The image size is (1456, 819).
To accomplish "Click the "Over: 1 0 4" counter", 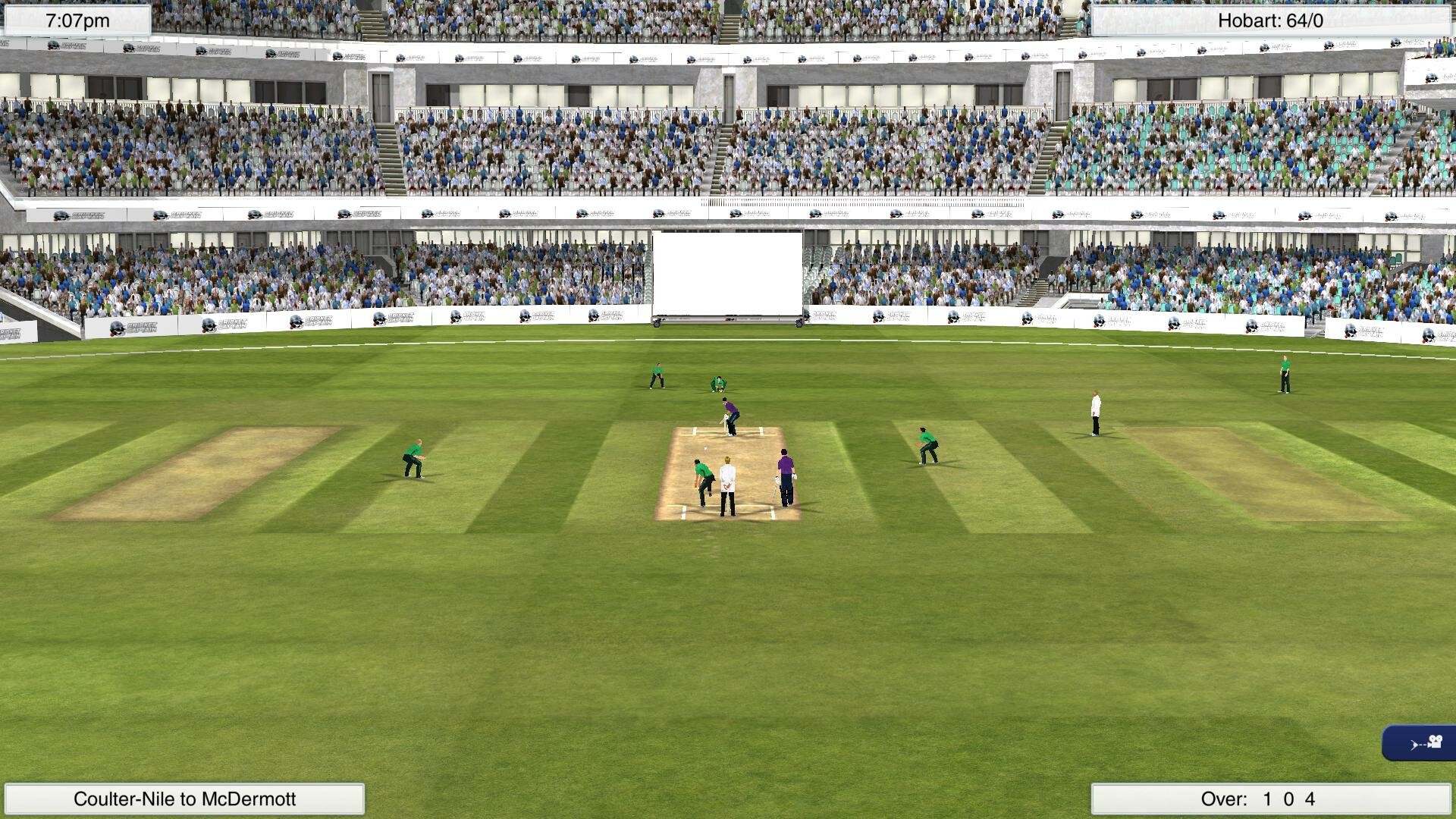I will 1272,798.
